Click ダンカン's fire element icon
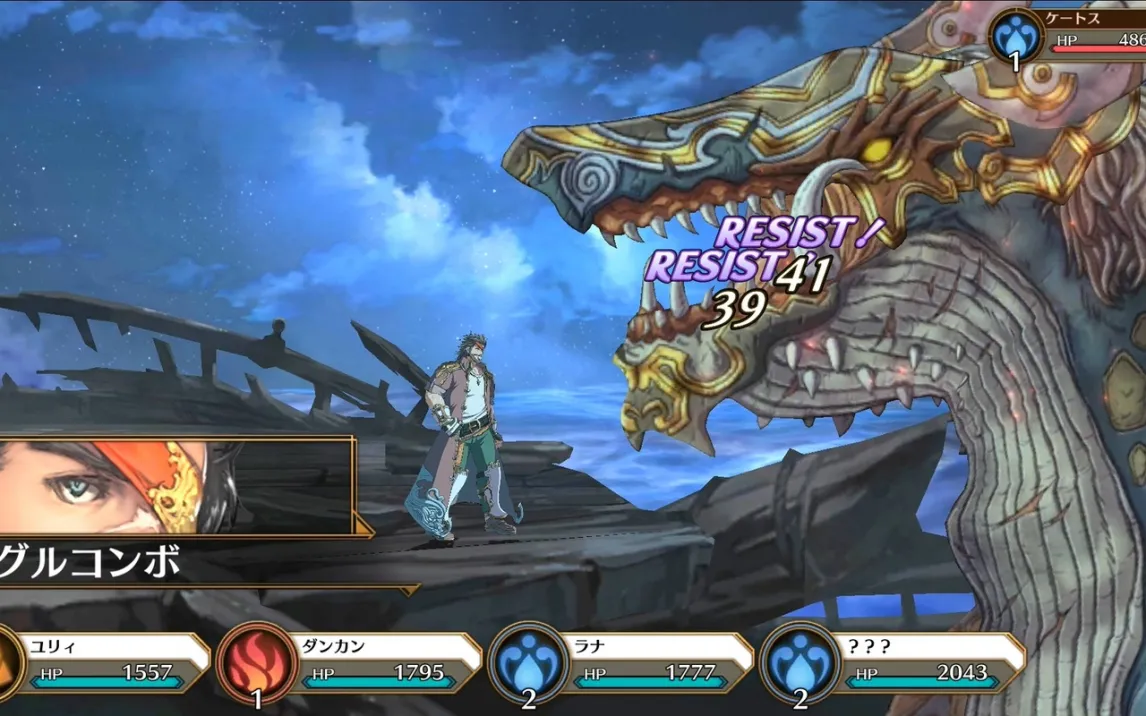The height and width of the screenshot is (716, 1146). point(256,661)
